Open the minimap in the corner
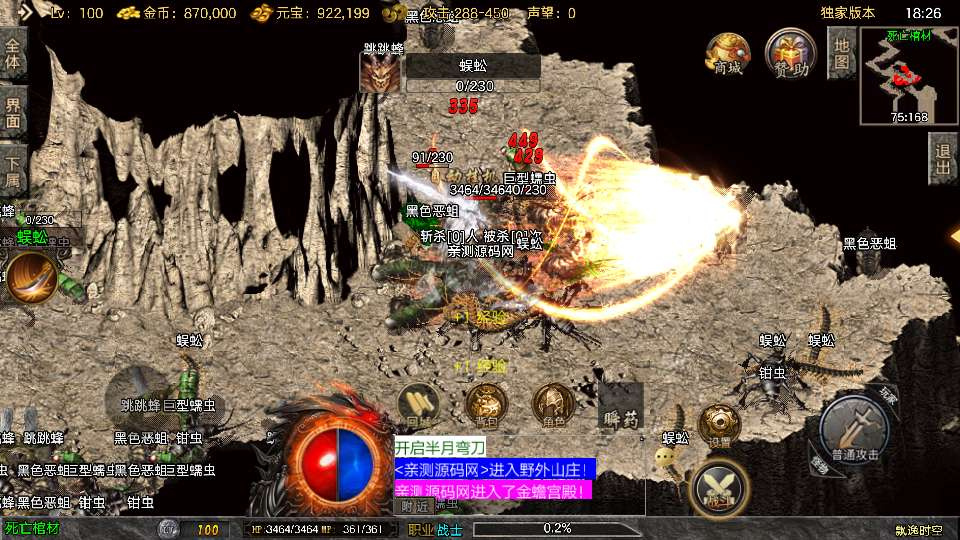This screenshot has height=540, width=960. click(908, 76)
